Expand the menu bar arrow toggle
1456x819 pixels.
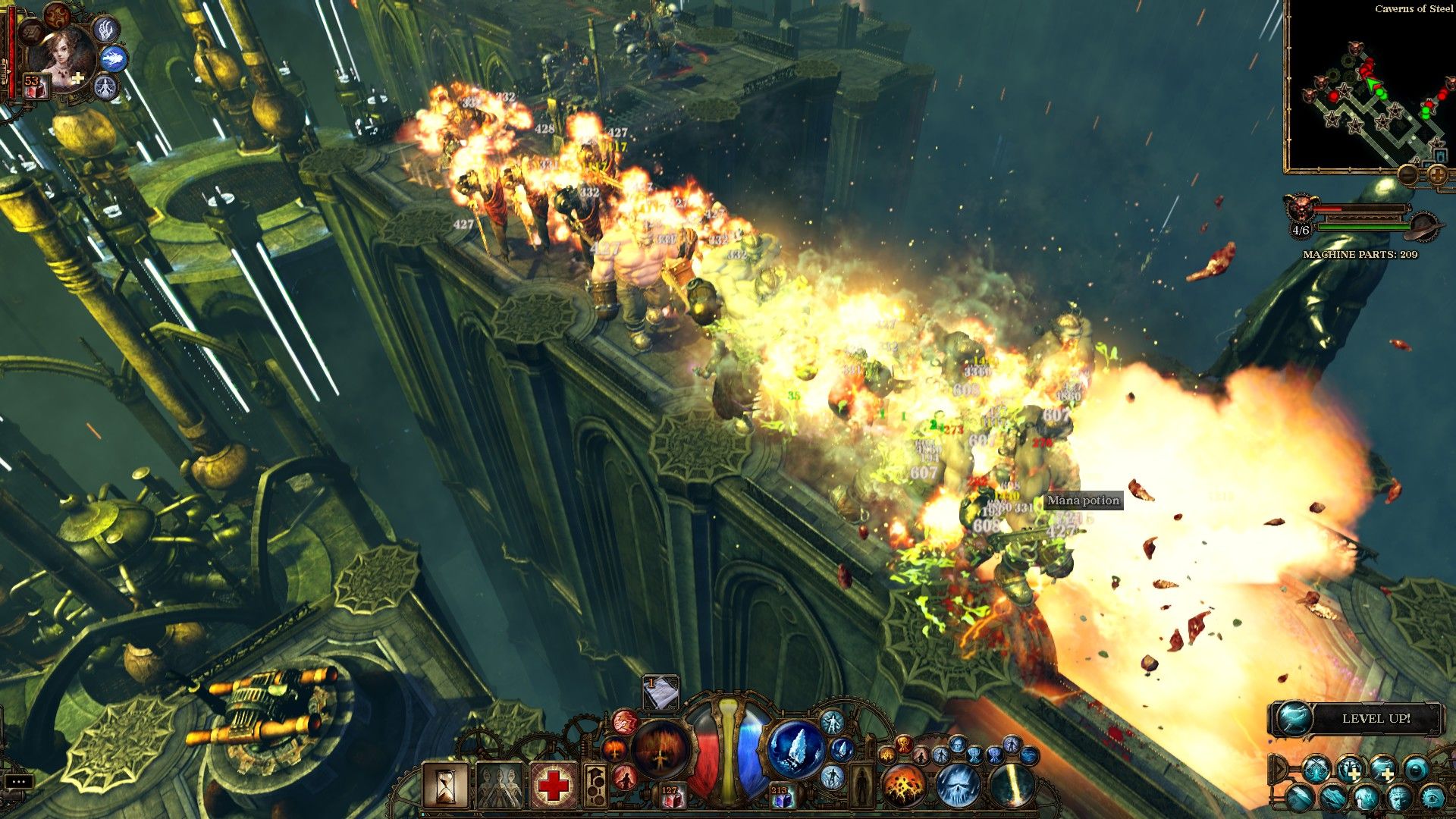coord(1278,770)
